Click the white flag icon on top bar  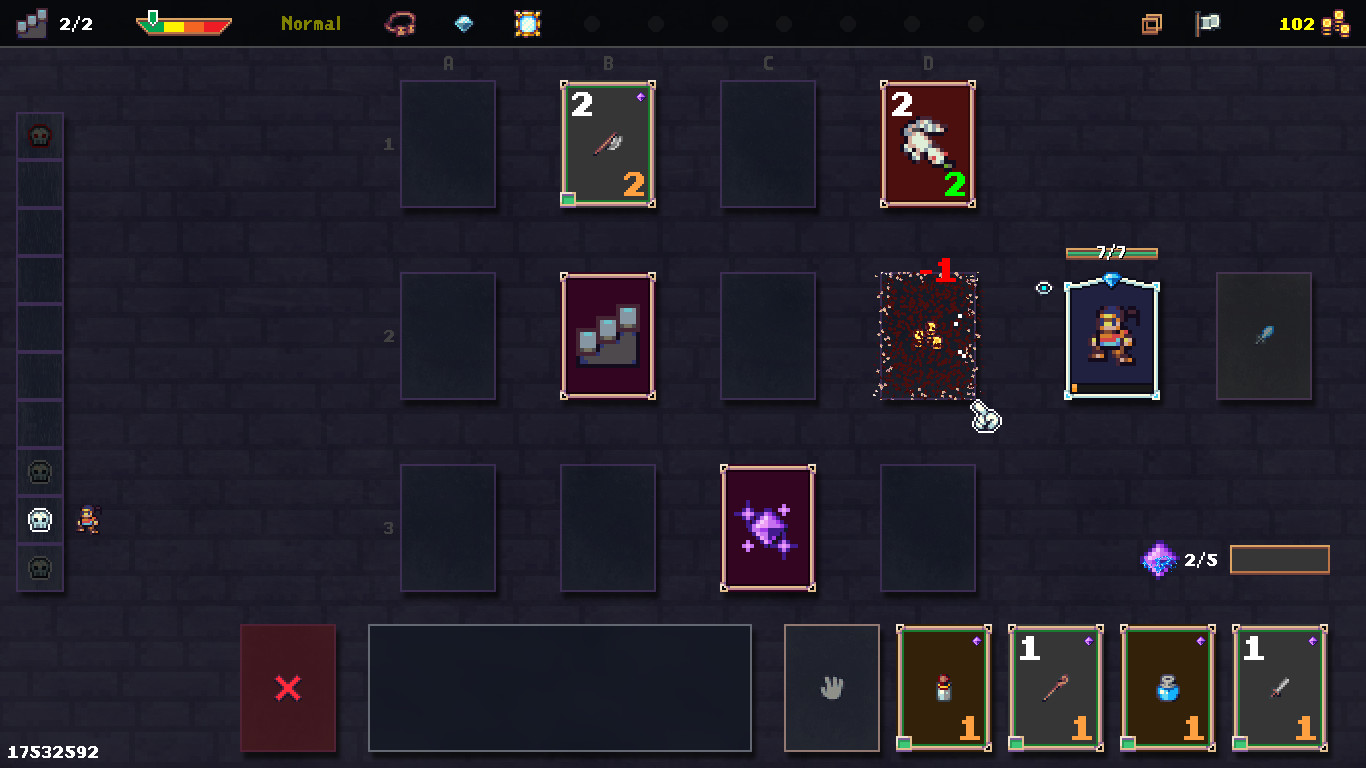[1206, 22]
